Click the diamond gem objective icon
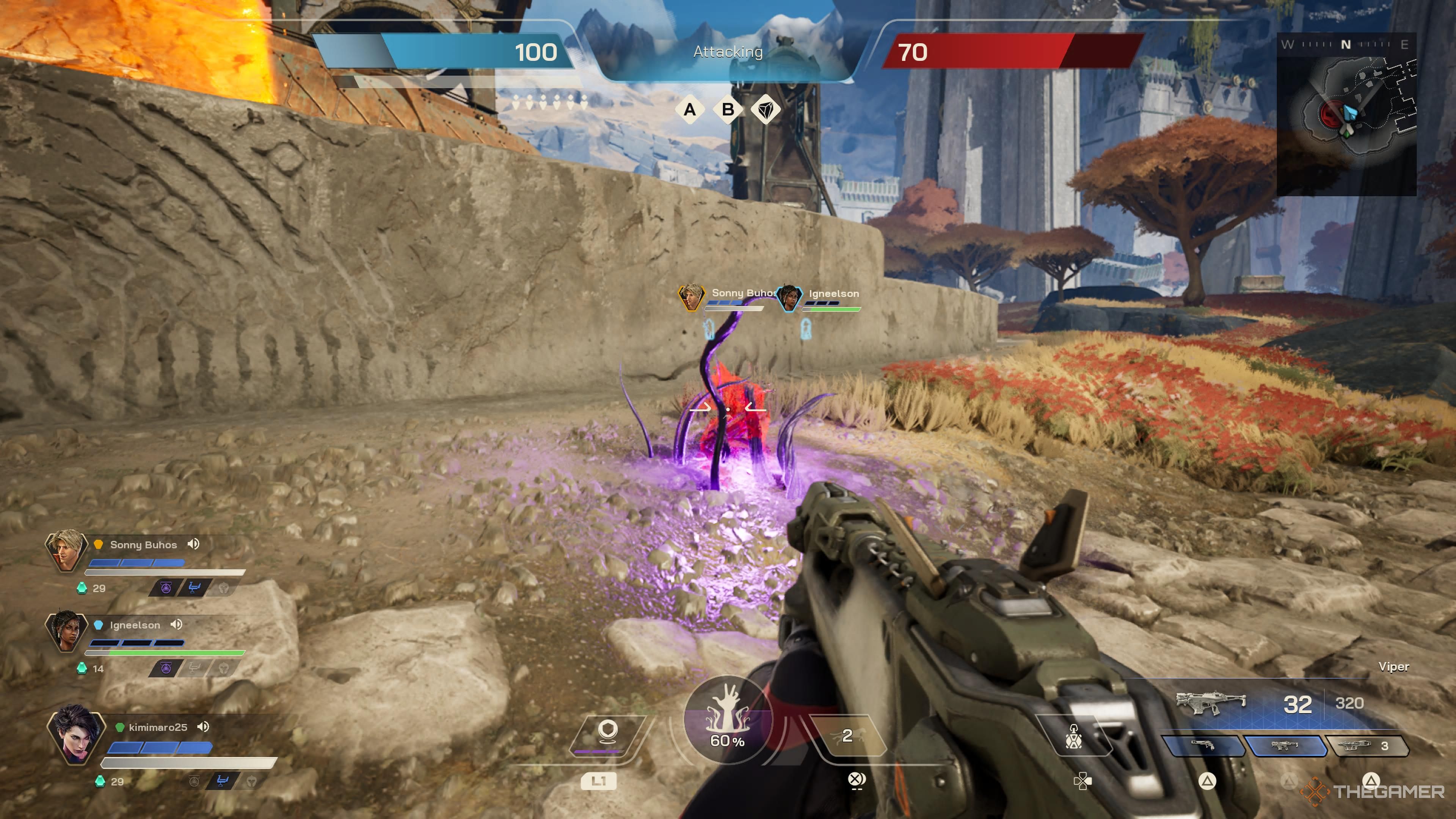 tap(766, 110)
